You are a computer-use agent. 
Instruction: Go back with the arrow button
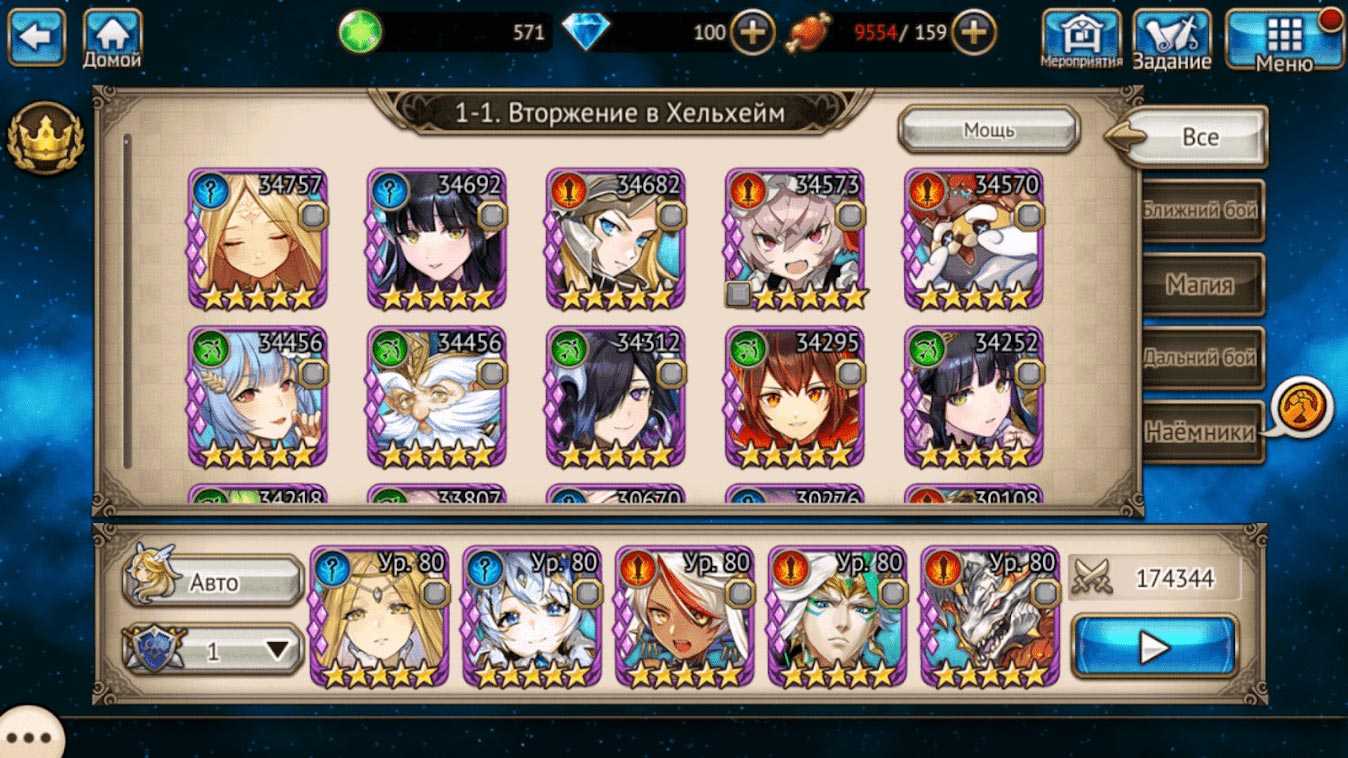click(x=36, y=37)
